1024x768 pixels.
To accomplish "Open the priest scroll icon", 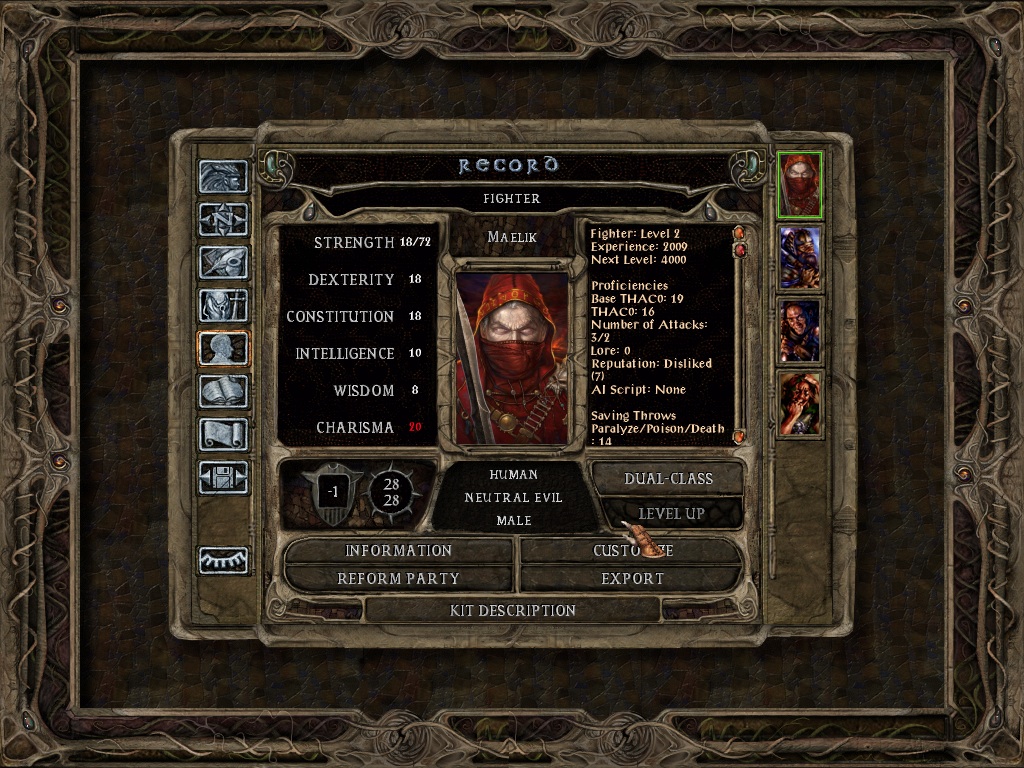I will [223, 434].
